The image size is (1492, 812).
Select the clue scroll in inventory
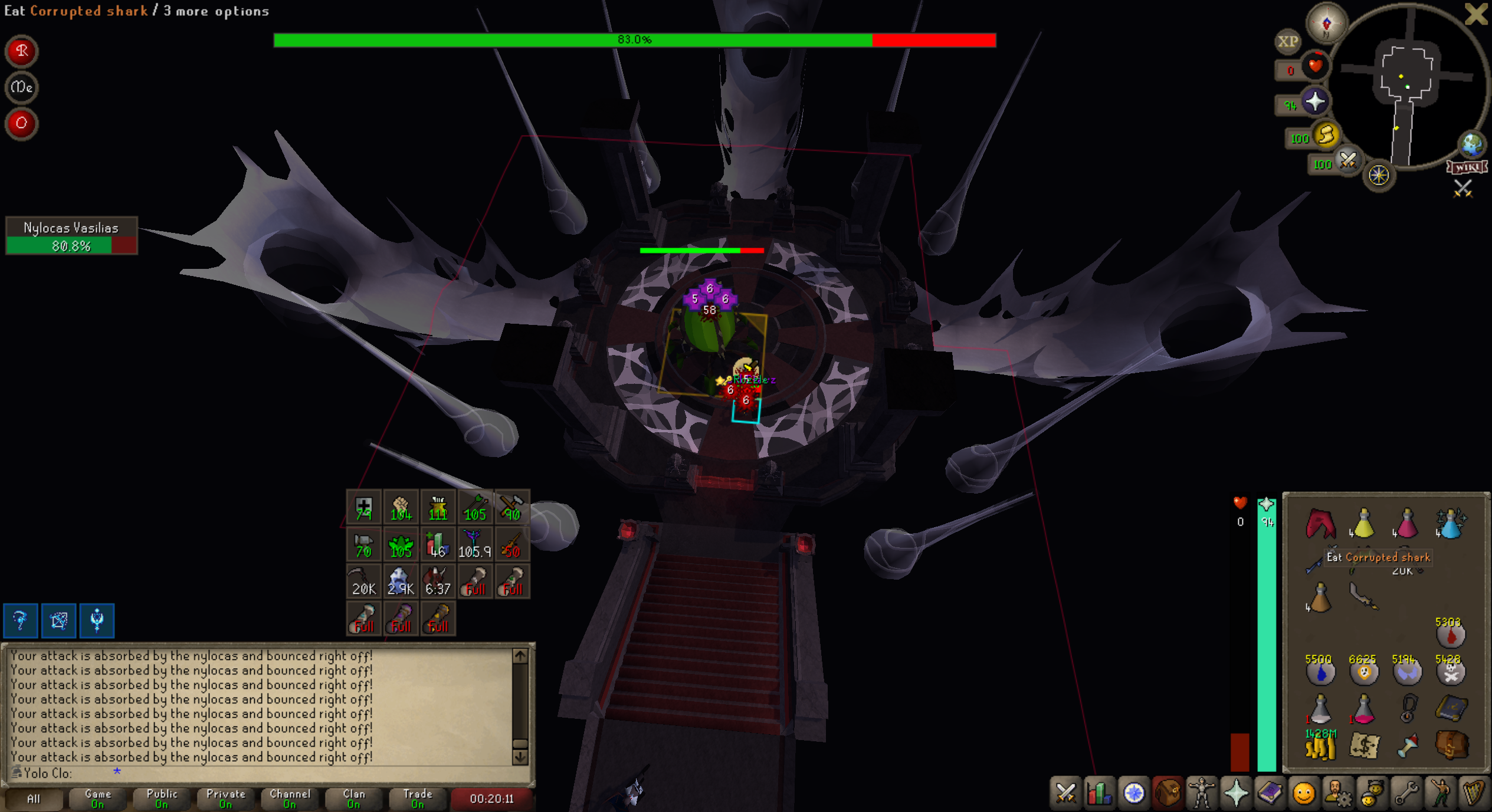1364,746
